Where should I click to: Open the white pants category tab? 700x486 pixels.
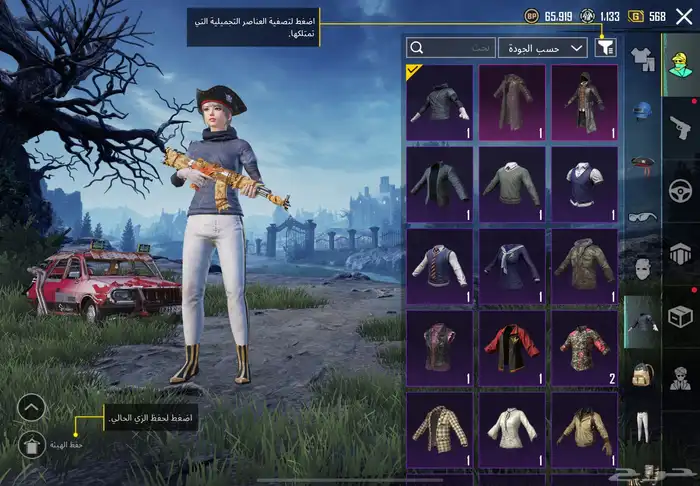pyautogui.click(x=641, y=427)
